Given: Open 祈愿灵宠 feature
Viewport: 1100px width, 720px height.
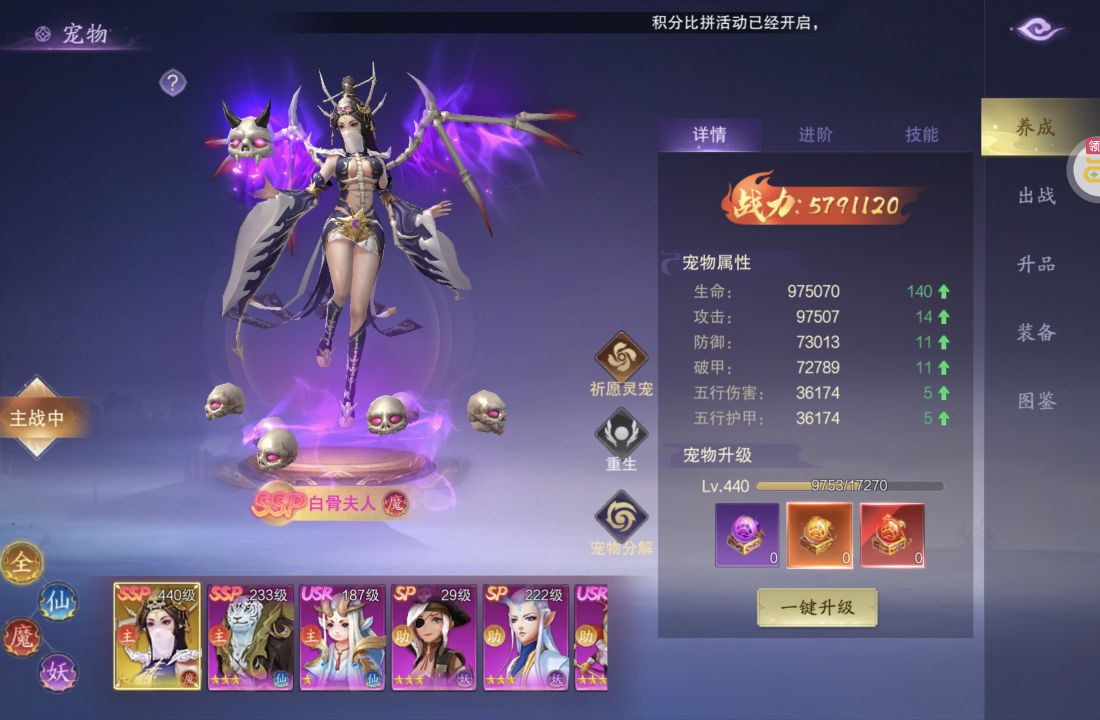Looking at the screenshot, I should point(622,358).
